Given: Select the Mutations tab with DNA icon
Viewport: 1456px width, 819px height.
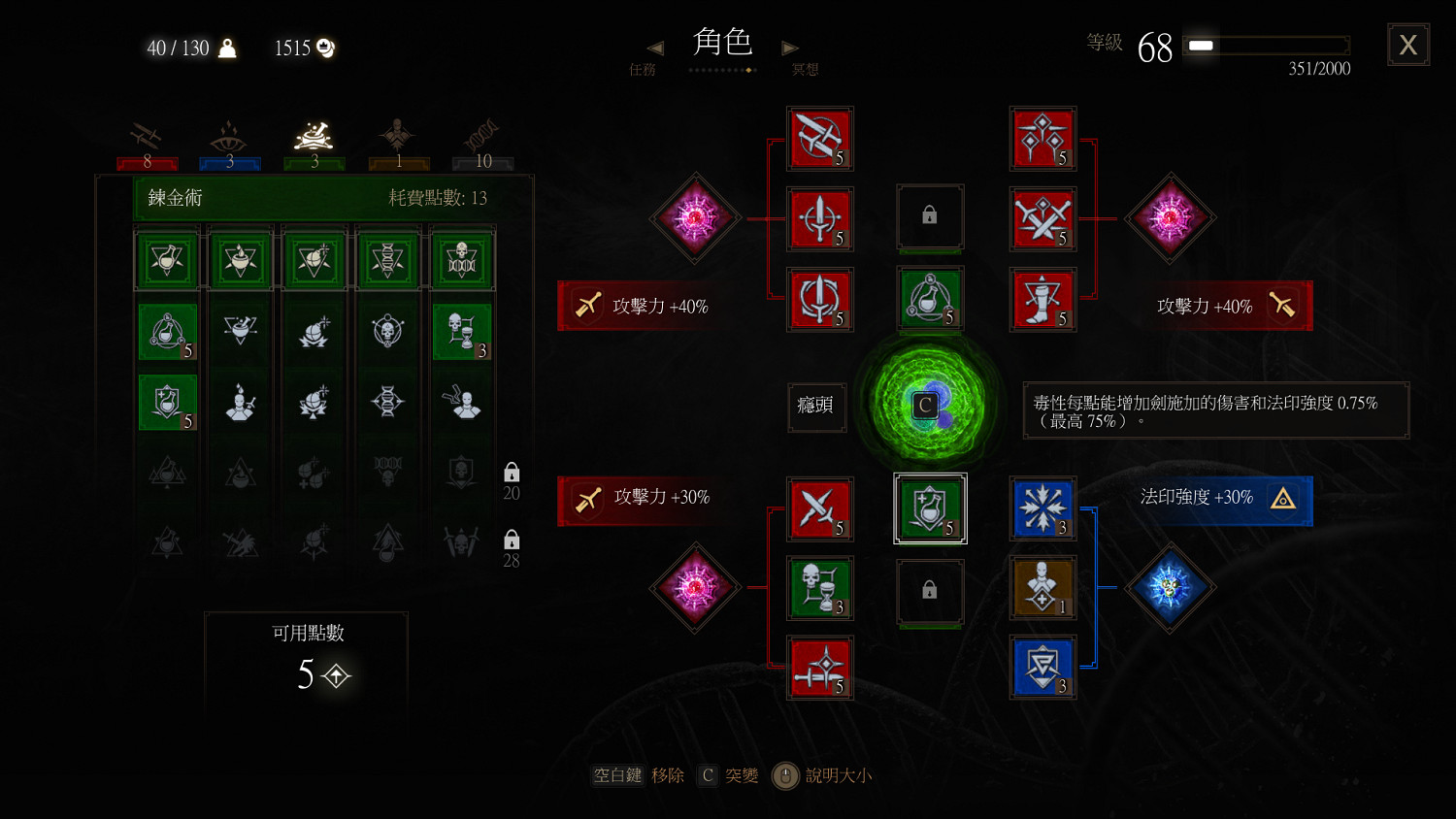Looking at the screenshot, I should [481, 136].
